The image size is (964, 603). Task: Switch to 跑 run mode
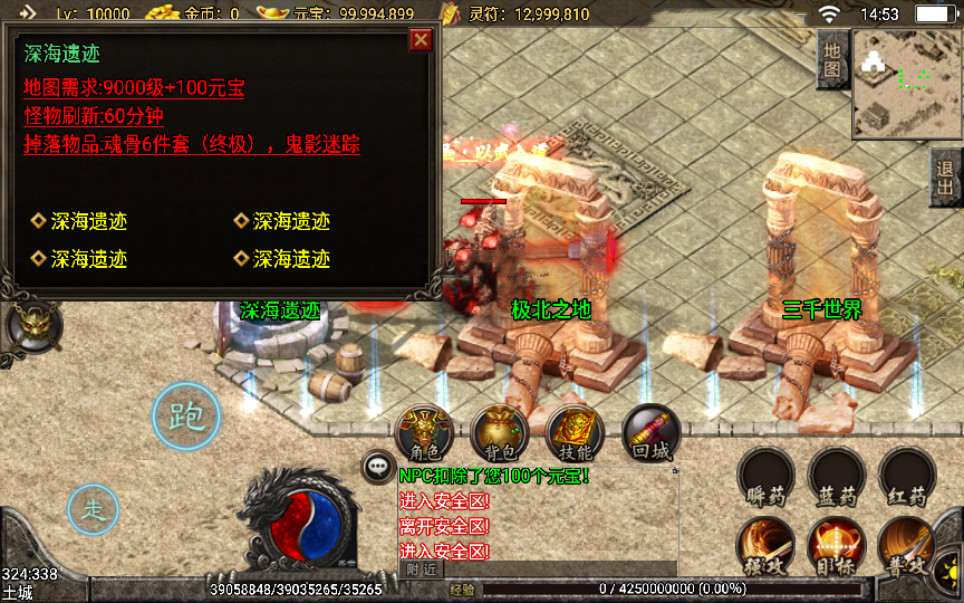(186, 417)
